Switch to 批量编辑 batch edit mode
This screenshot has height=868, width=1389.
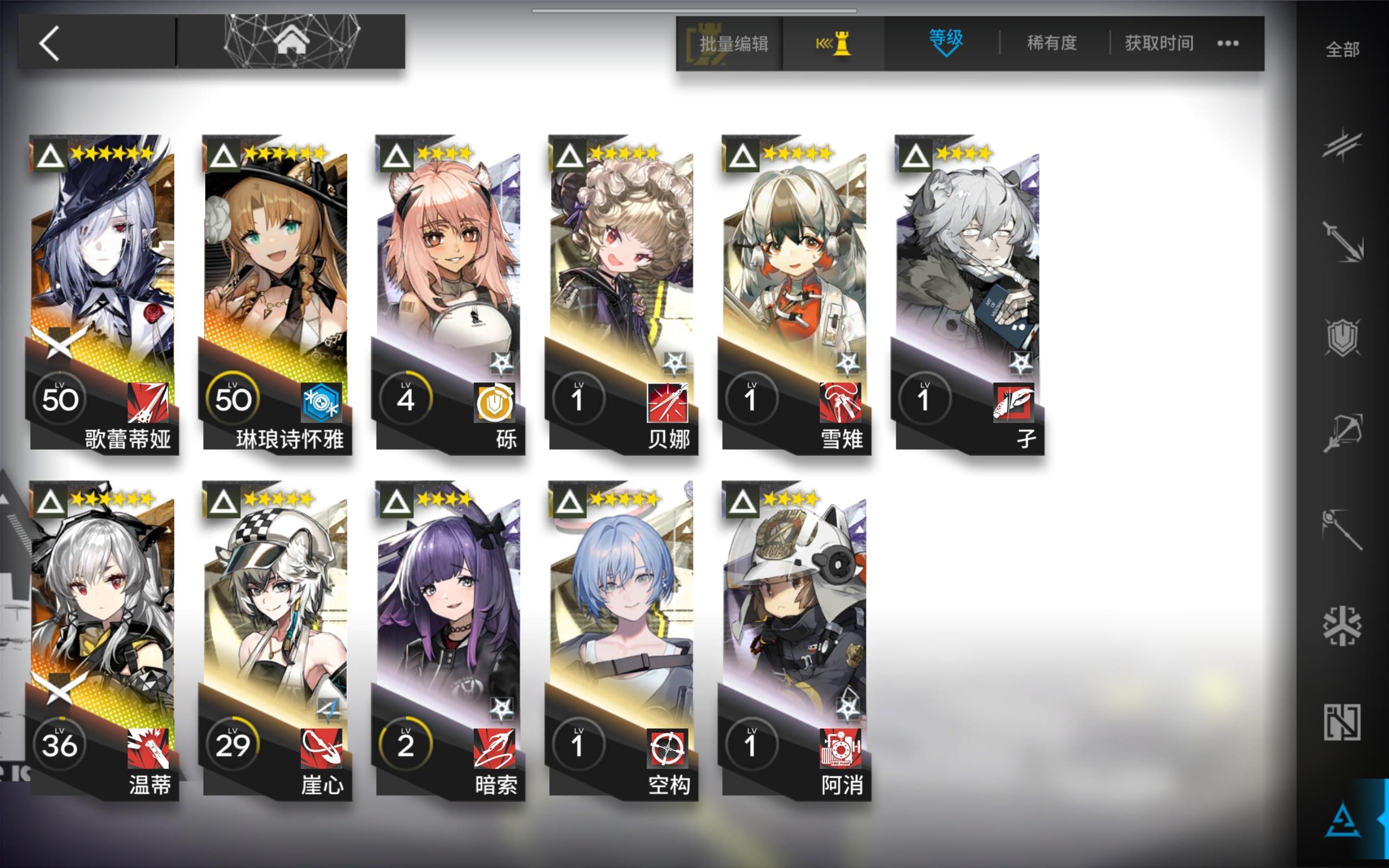pyautogui.click(x=733, y=42)
